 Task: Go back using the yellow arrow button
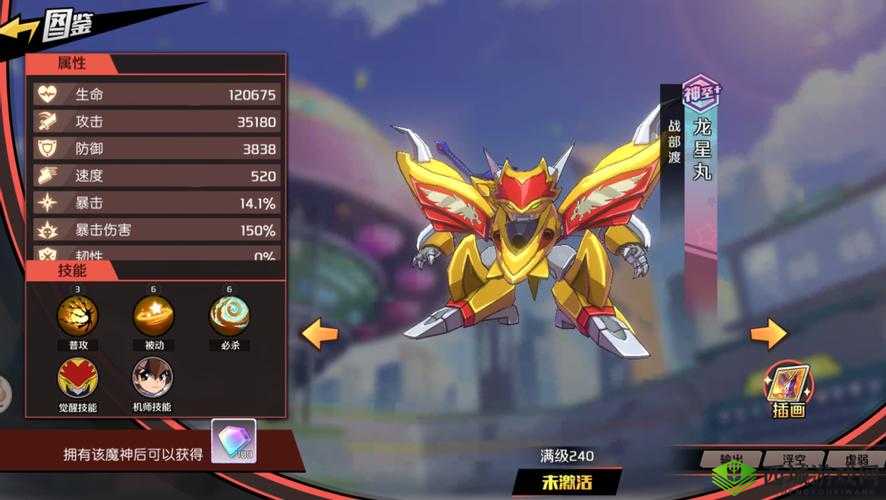[20, 29]
